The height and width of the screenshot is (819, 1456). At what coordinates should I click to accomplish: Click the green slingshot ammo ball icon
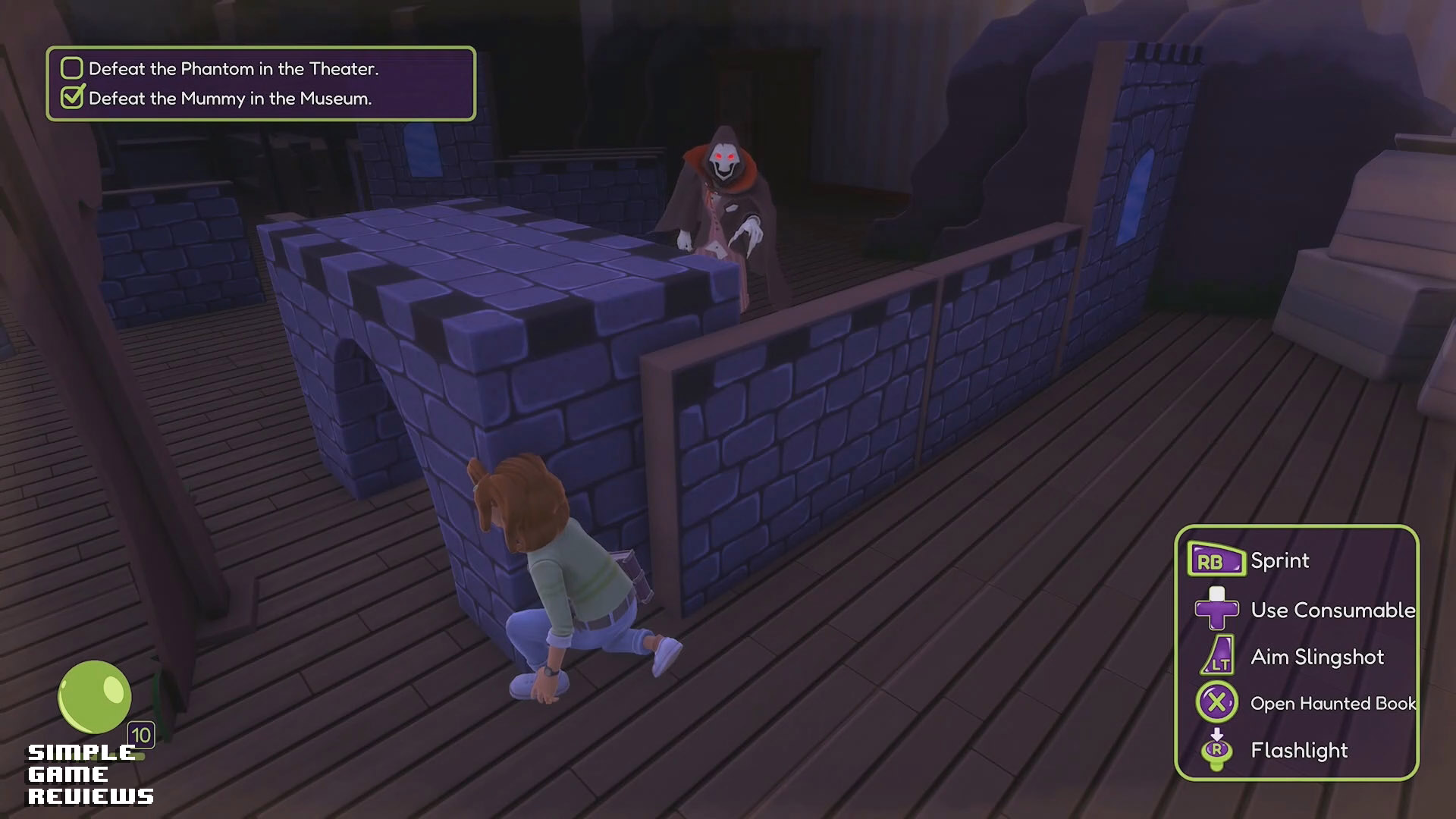coord(95,697)
